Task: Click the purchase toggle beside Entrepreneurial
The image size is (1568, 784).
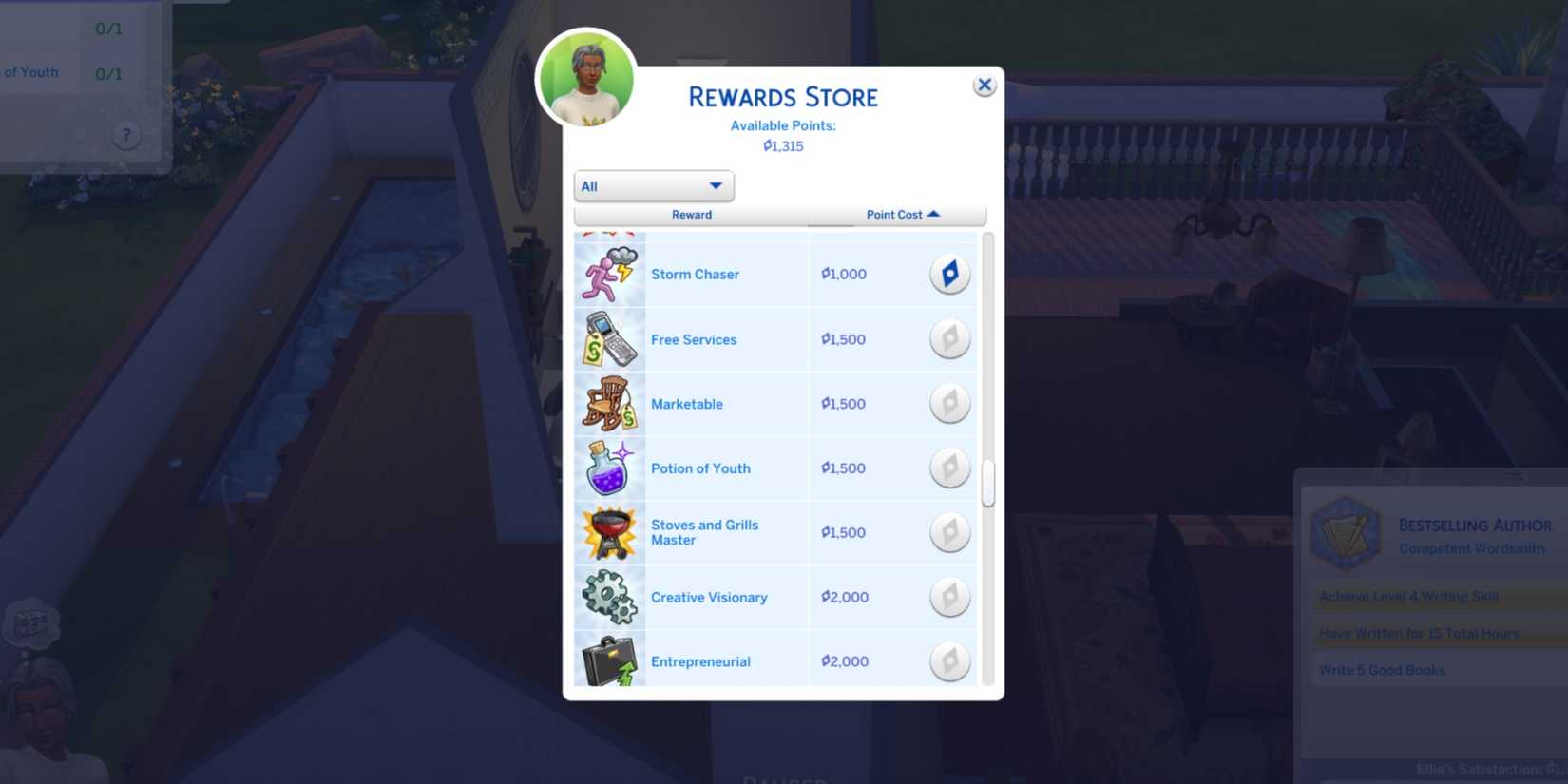Action: click(949, 660)
